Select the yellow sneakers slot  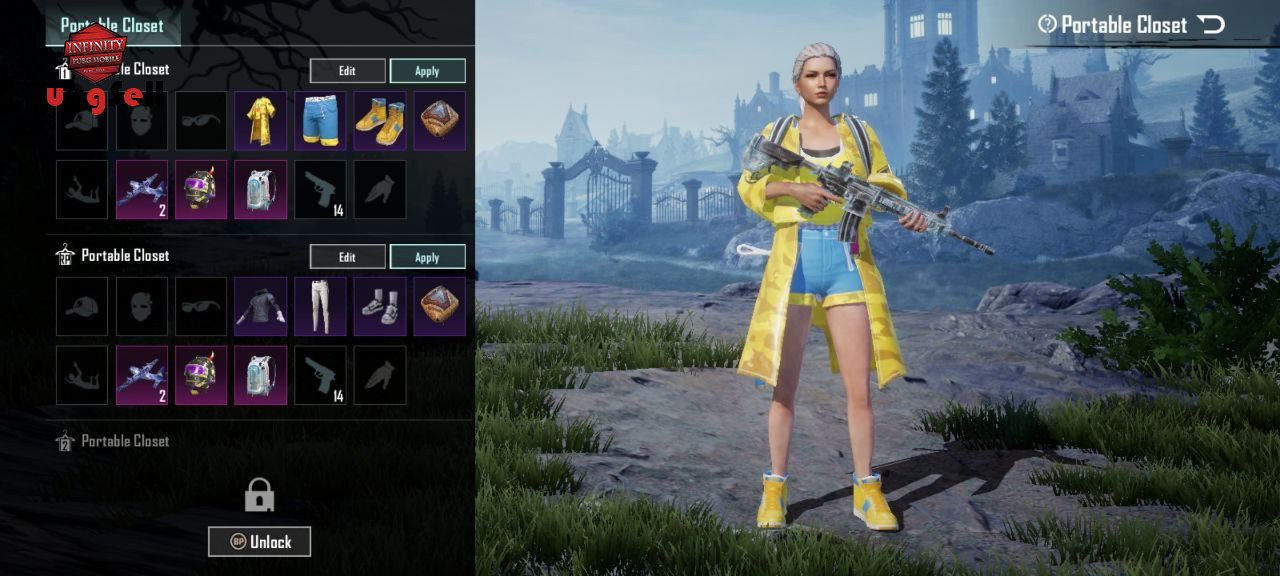380,121
